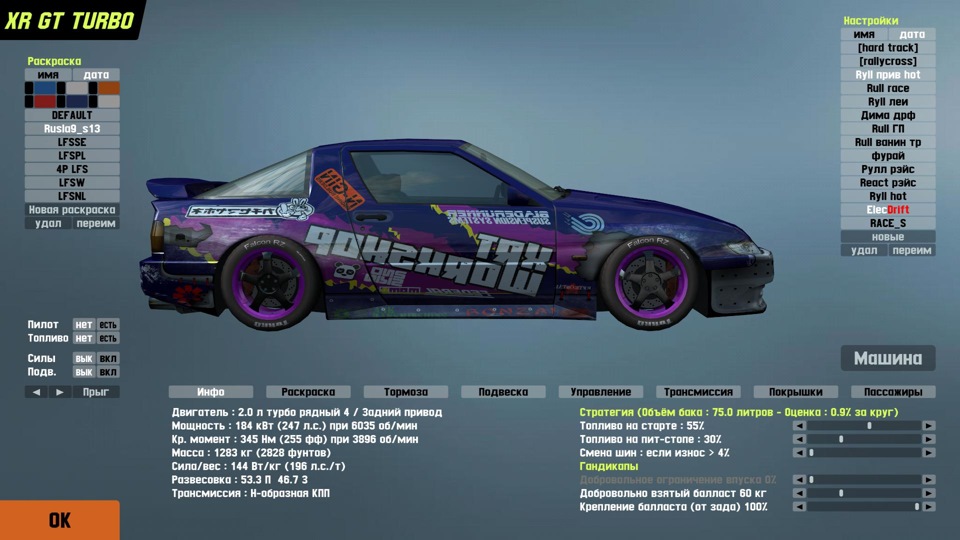The width and height of the screenshot is (960, 540).
Task: Create a new setup with новые
Action: [888, 237]
